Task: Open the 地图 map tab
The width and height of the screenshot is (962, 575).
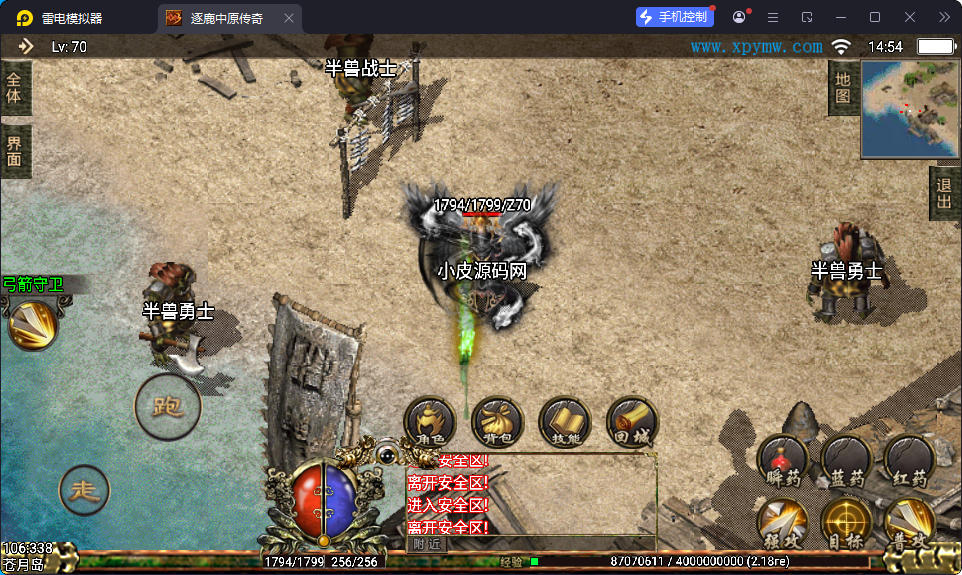Action: (842, 88)
